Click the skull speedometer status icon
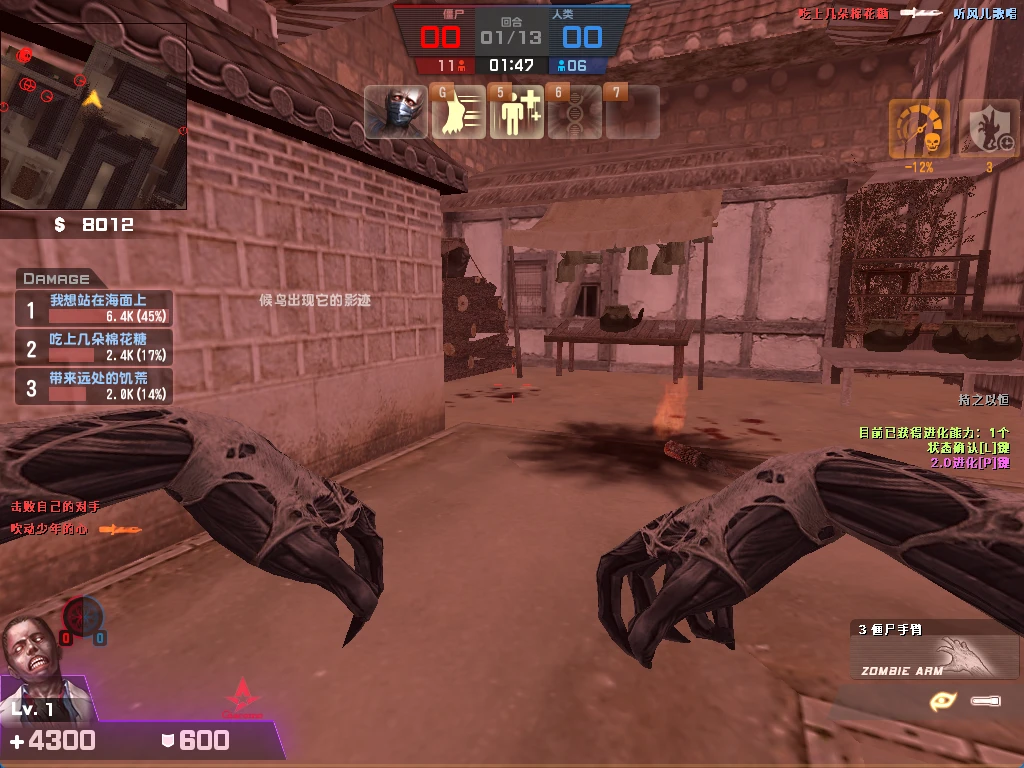 click(919, 128)
